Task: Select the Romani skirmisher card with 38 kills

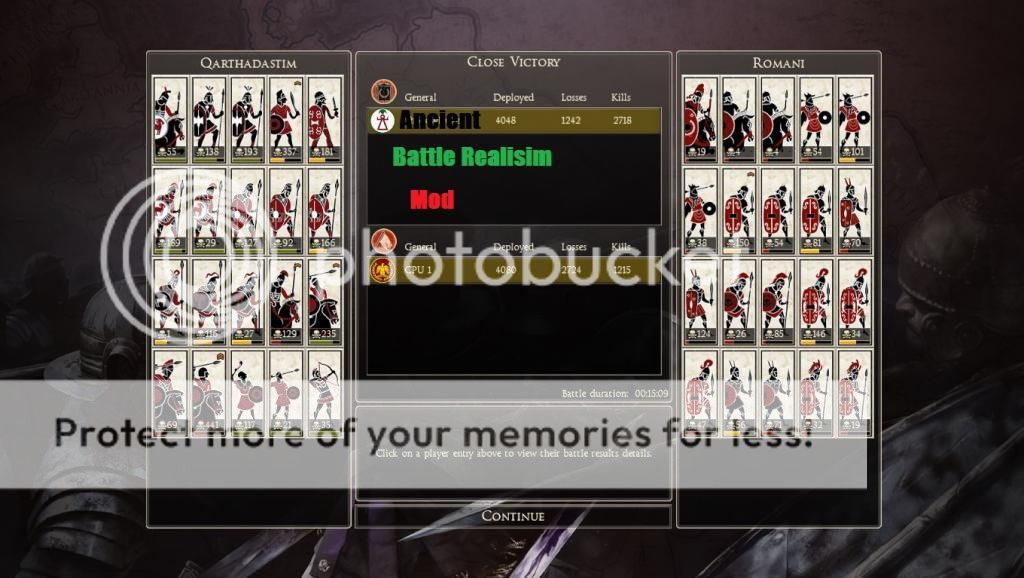Action: tap(700, 209)
